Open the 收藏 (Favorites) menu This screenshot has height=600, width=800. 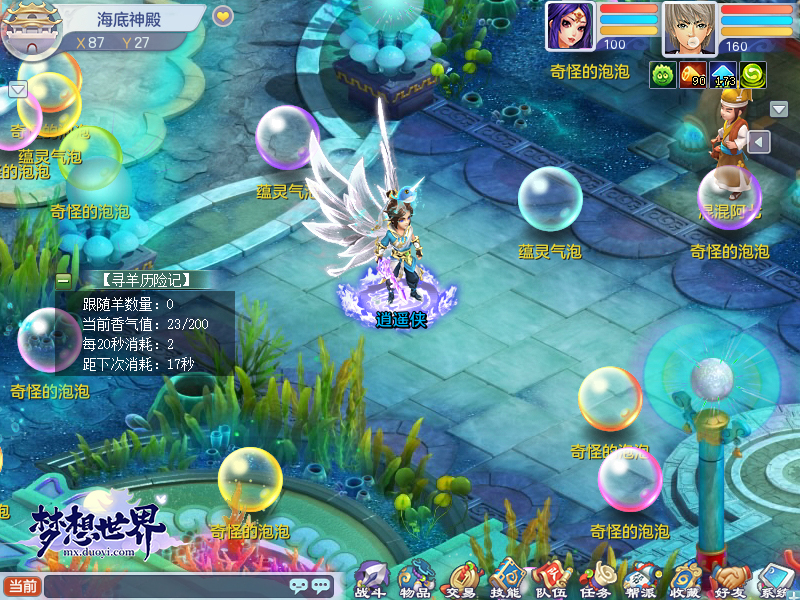click(684, 578)
